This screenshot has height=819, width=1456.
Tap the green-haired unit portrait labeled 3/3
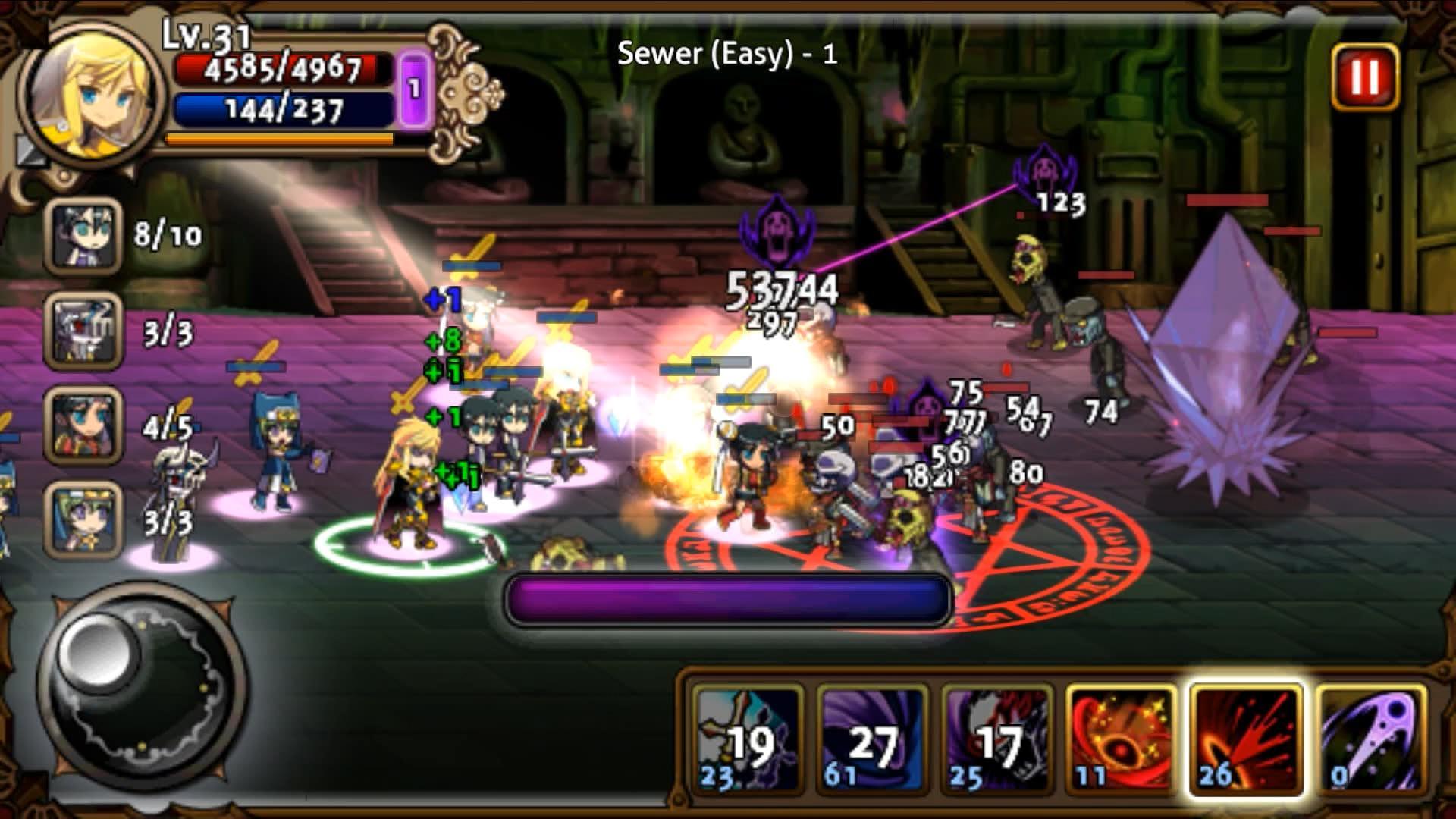pos(83,531)
